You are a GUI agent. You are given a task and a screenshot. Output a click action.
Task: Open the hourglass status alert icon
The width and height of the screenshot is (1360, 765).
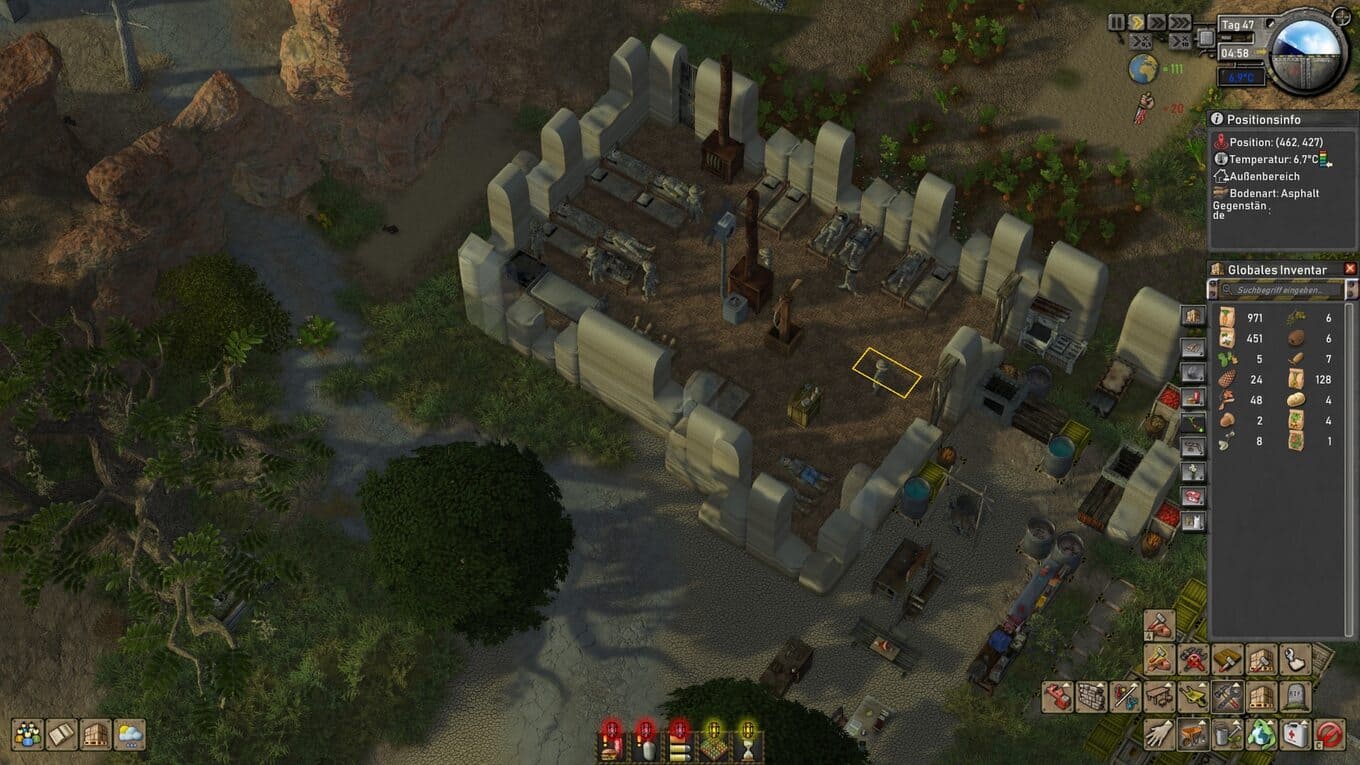pyautogui.click(x=747, y=742)
